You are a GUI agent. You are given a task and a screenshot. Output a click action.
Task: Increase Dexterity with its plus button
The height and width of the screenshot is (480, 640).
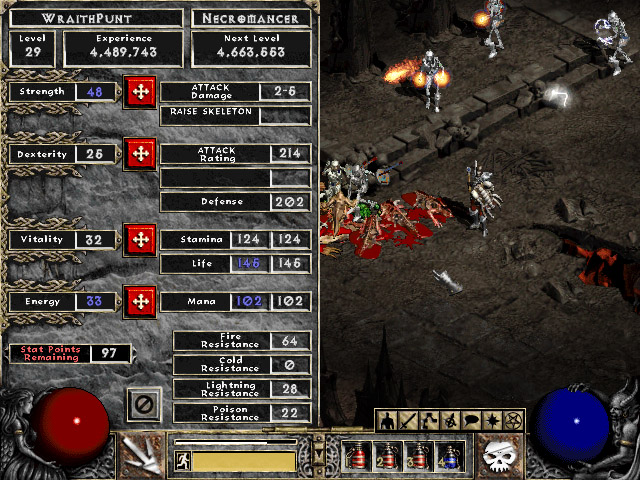tap(140, 155)
